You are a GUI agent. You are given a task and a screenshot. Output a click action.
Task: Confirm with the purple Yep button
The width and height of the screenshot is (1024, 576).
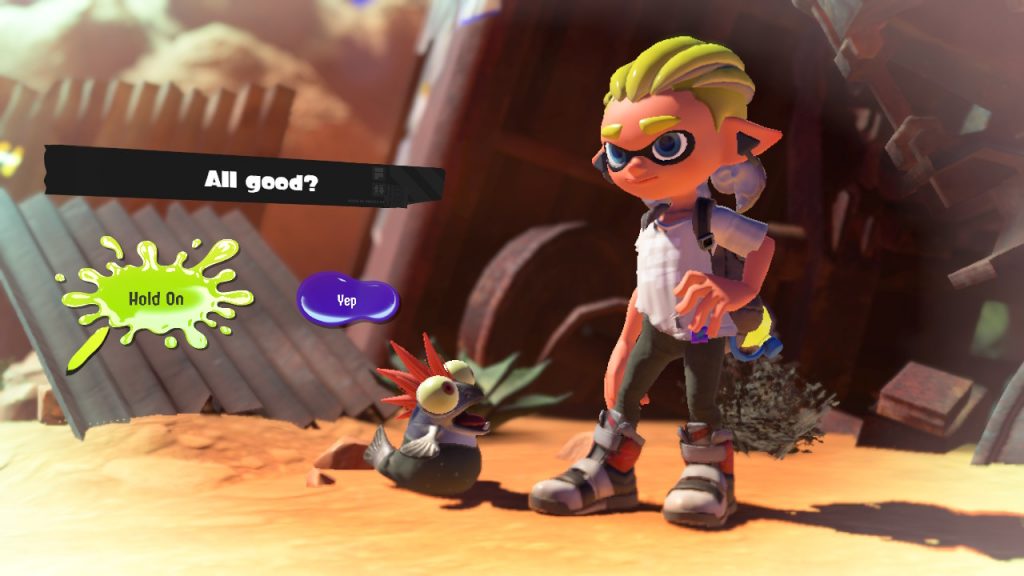pos(347,298)
